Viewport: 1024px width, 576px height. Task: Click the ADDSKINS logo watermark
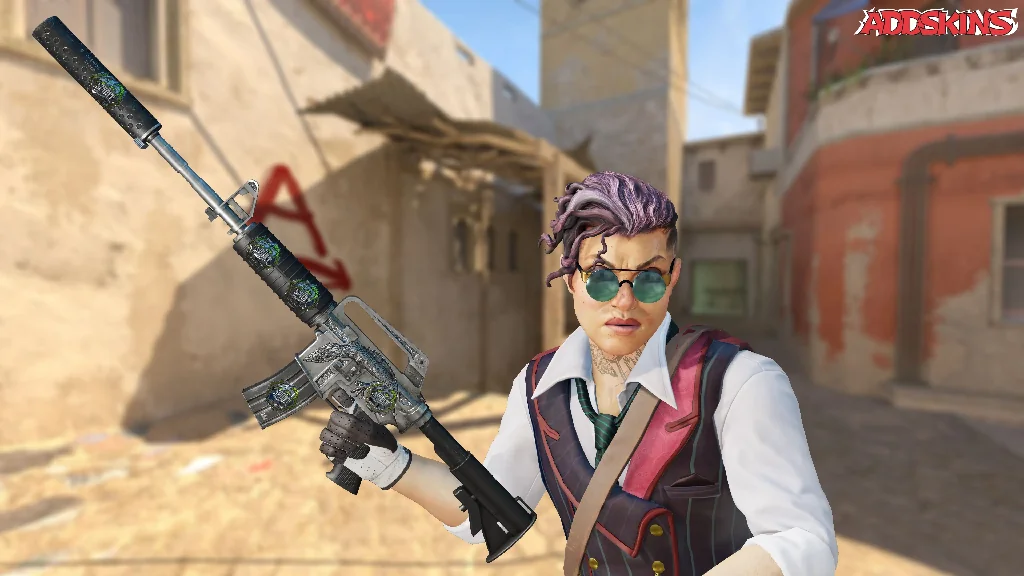pos(936,22)
